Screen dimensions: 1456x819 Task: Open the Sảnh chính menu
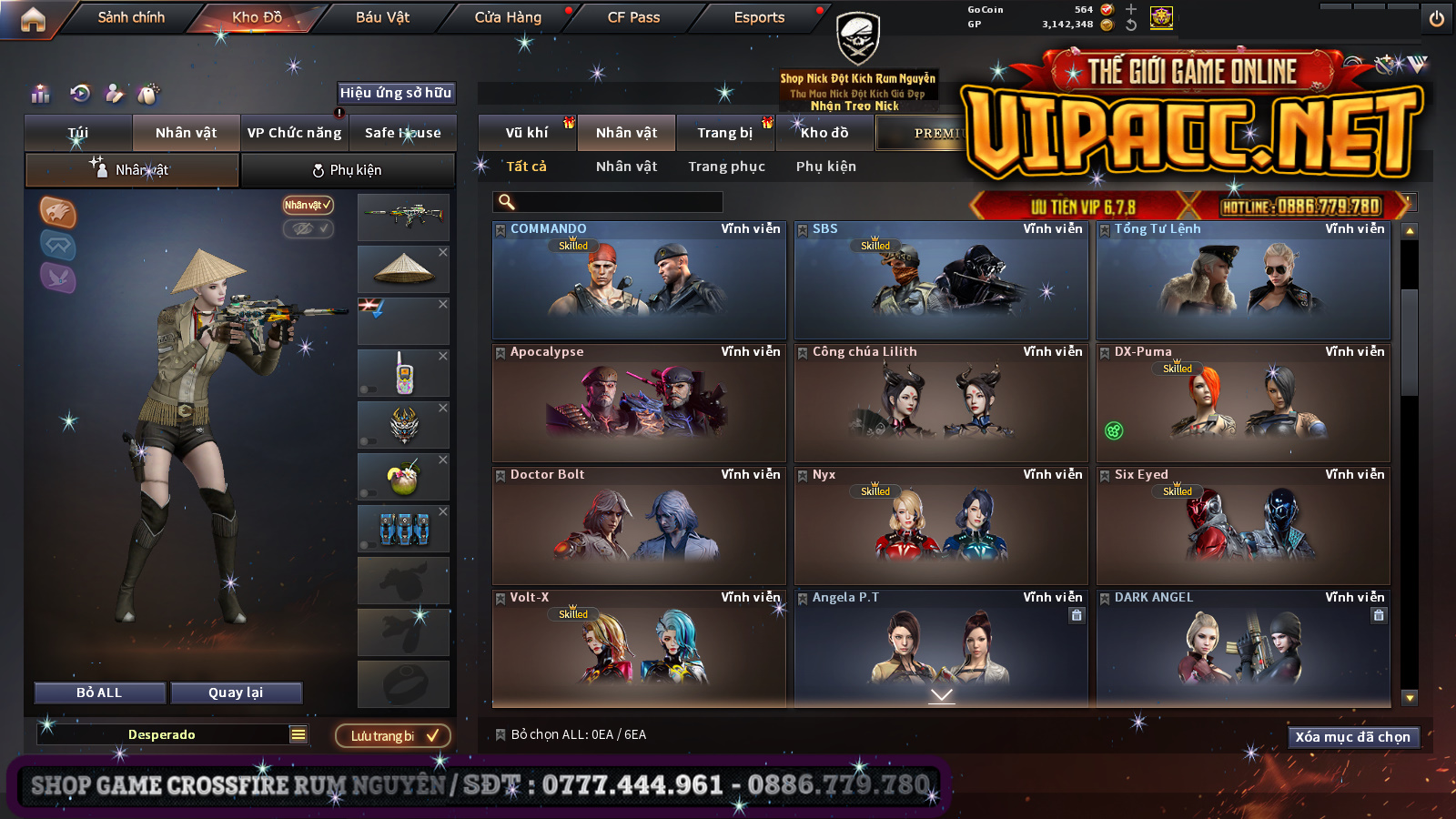tap(131, 17)
